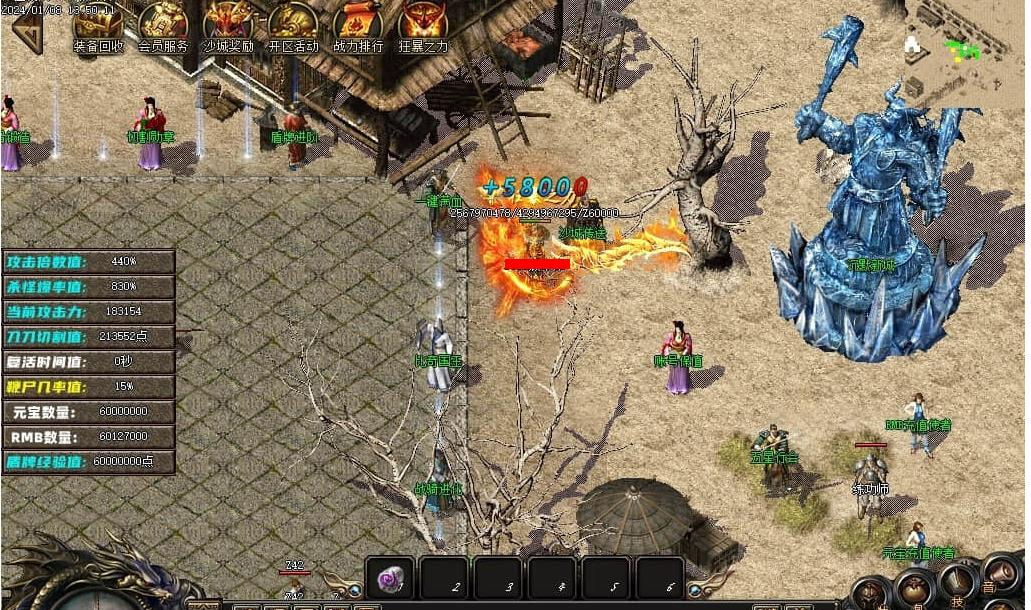
Task: Collapse the top menu with the arrow button
Action: click(27, 33)
